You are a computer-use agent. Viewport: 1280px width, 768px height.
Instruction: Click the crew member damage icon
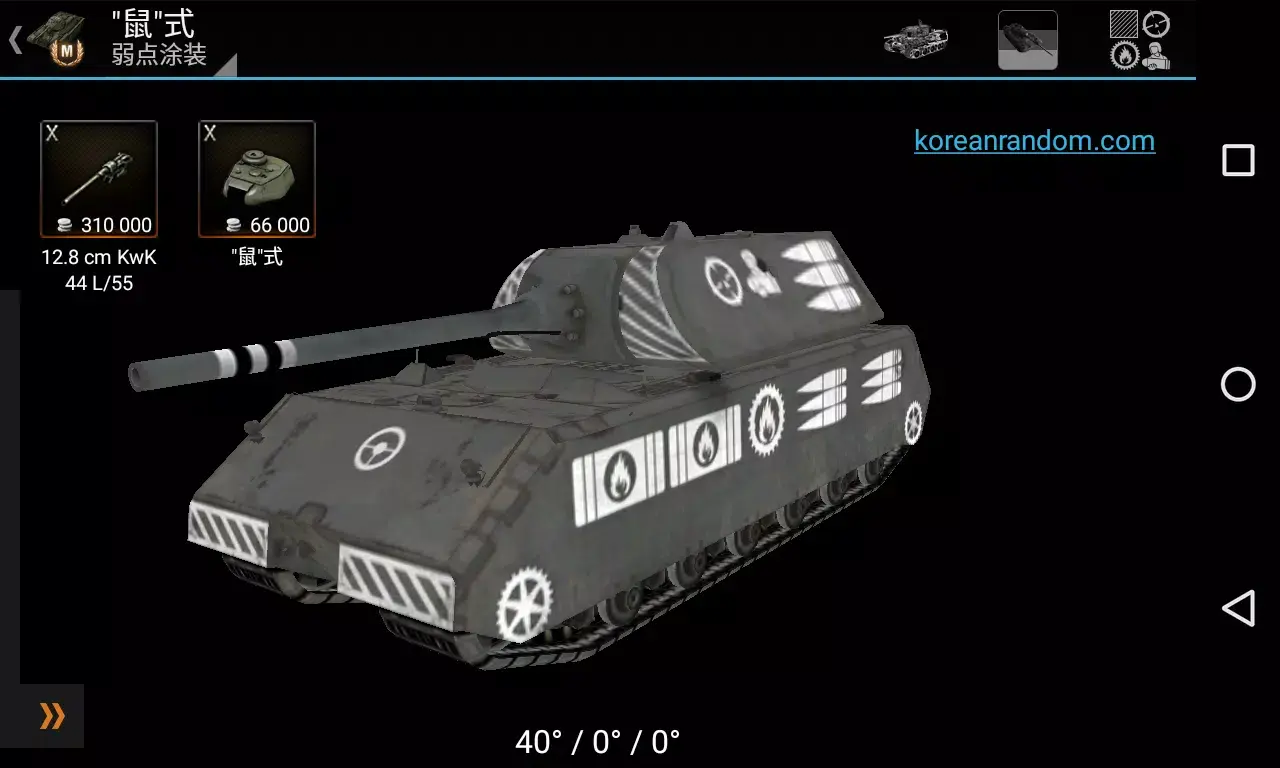1156,56
